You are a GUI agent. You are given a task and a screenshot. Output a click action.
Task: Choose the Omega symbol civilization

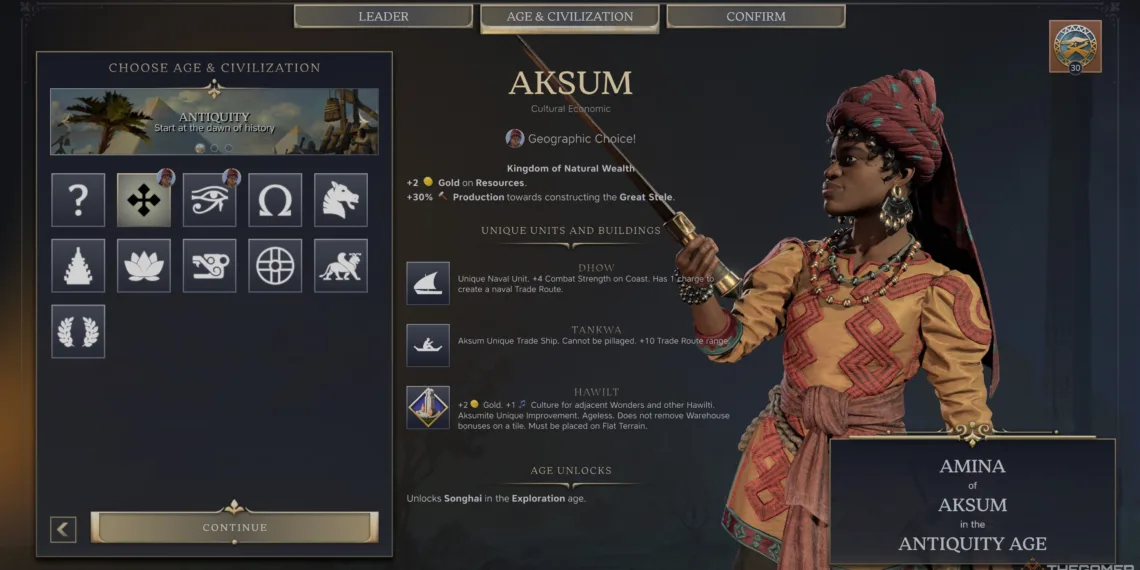[x=275, y=200]
